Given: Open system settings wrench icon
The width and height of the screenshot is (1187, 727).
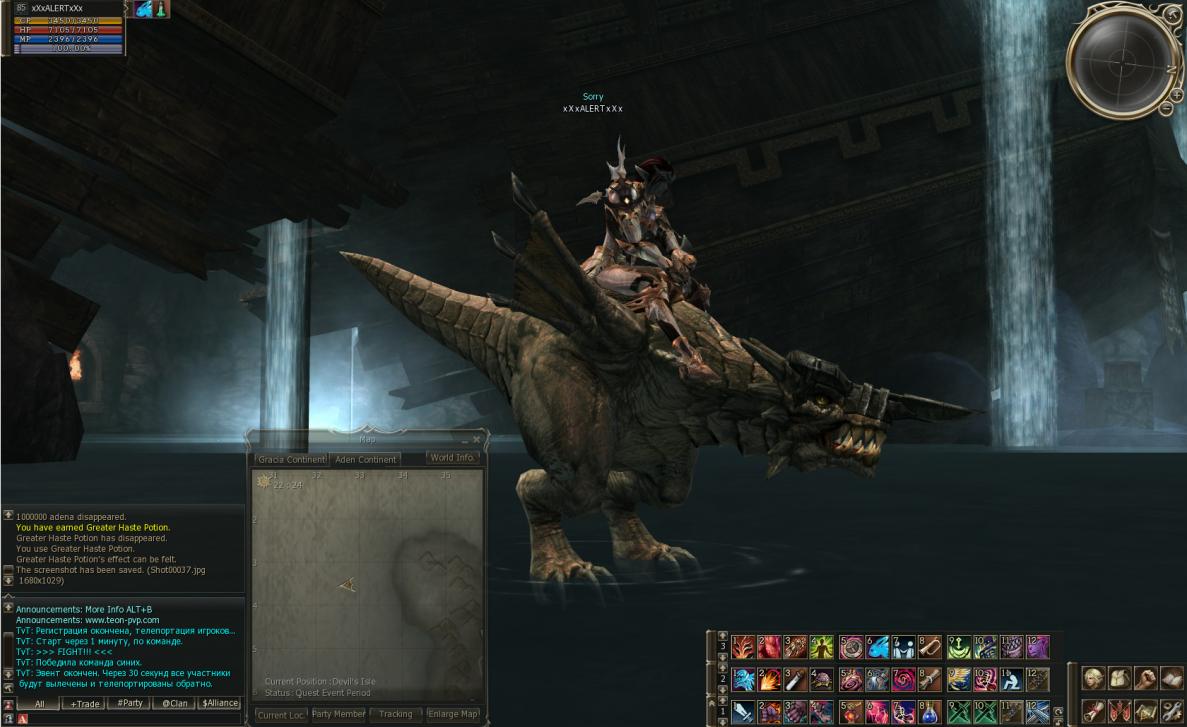Looking at the screenshot, I should [1171, 711].
